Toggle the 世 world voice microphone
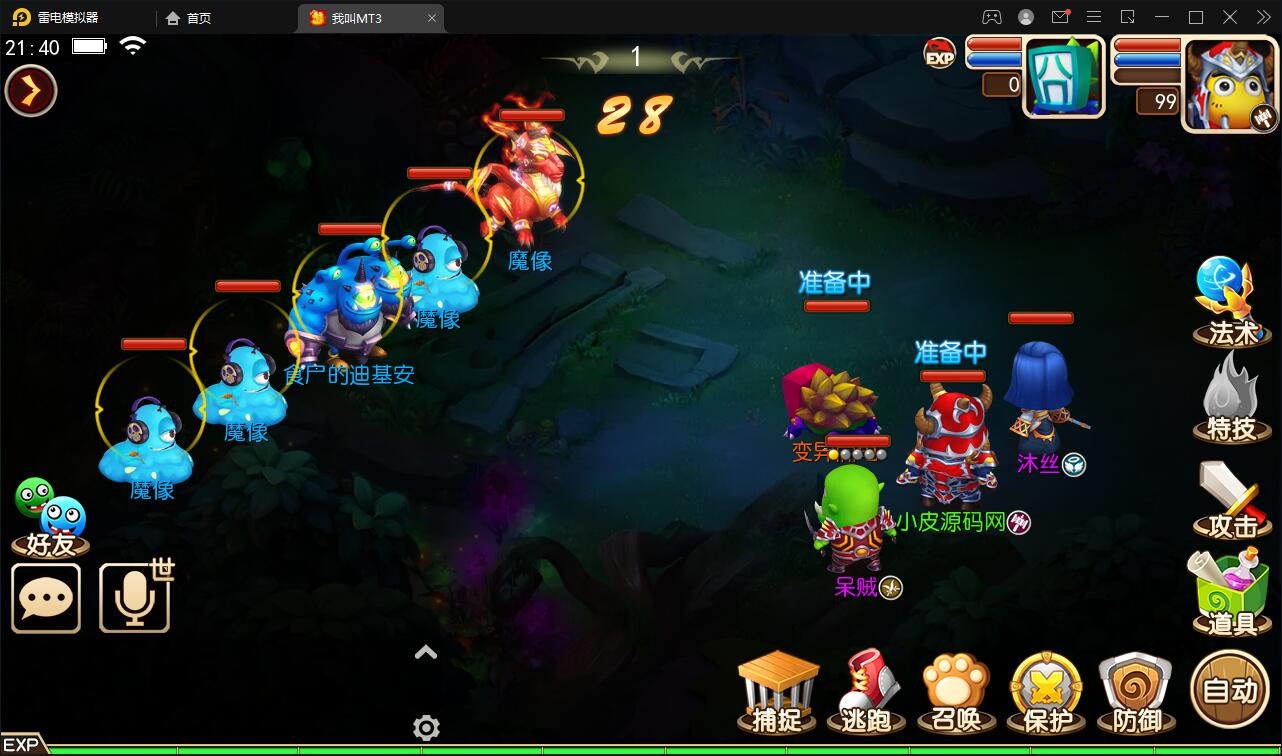 [135, 598]
